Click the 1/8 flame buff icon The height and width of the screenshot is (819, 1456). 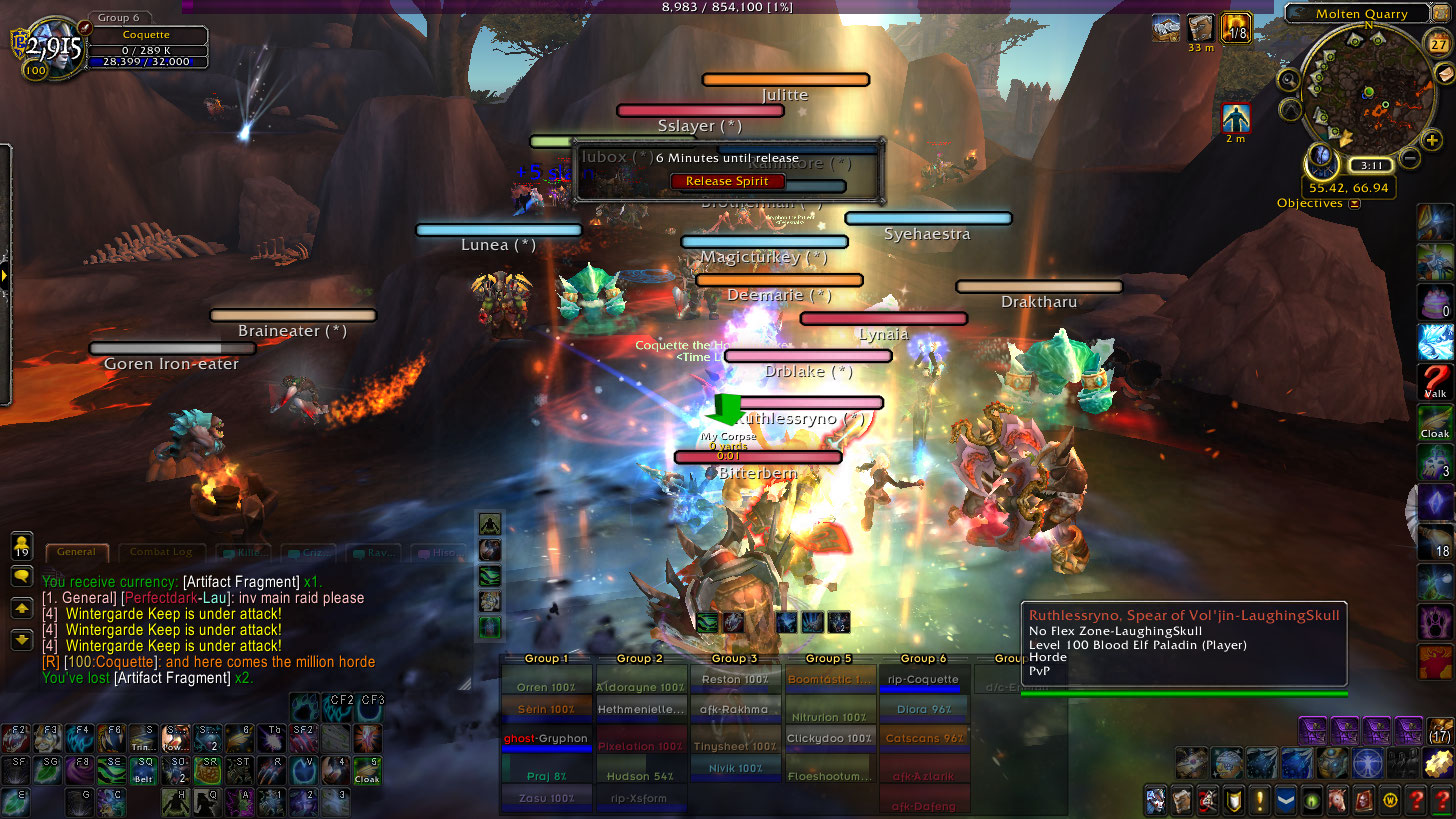click(1236, 28)
